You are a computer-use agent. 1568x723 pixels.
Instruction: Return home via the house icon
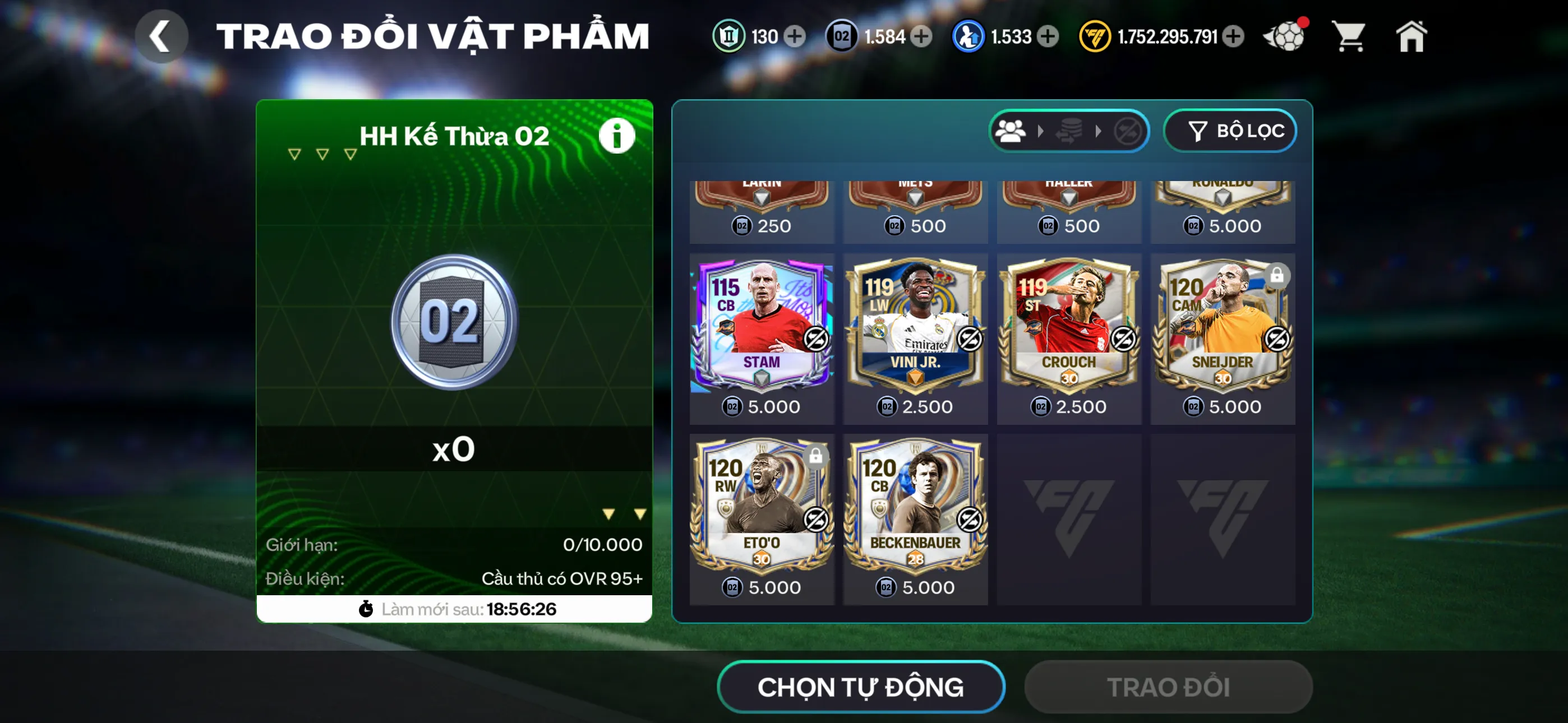[x=1412, y=36]
